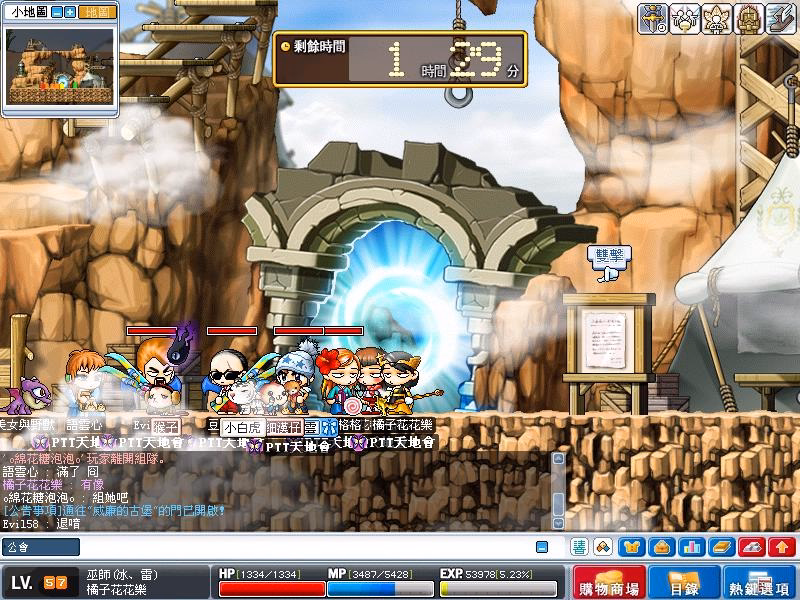Open the chat target 書 icon

click(x=580, y=547)
